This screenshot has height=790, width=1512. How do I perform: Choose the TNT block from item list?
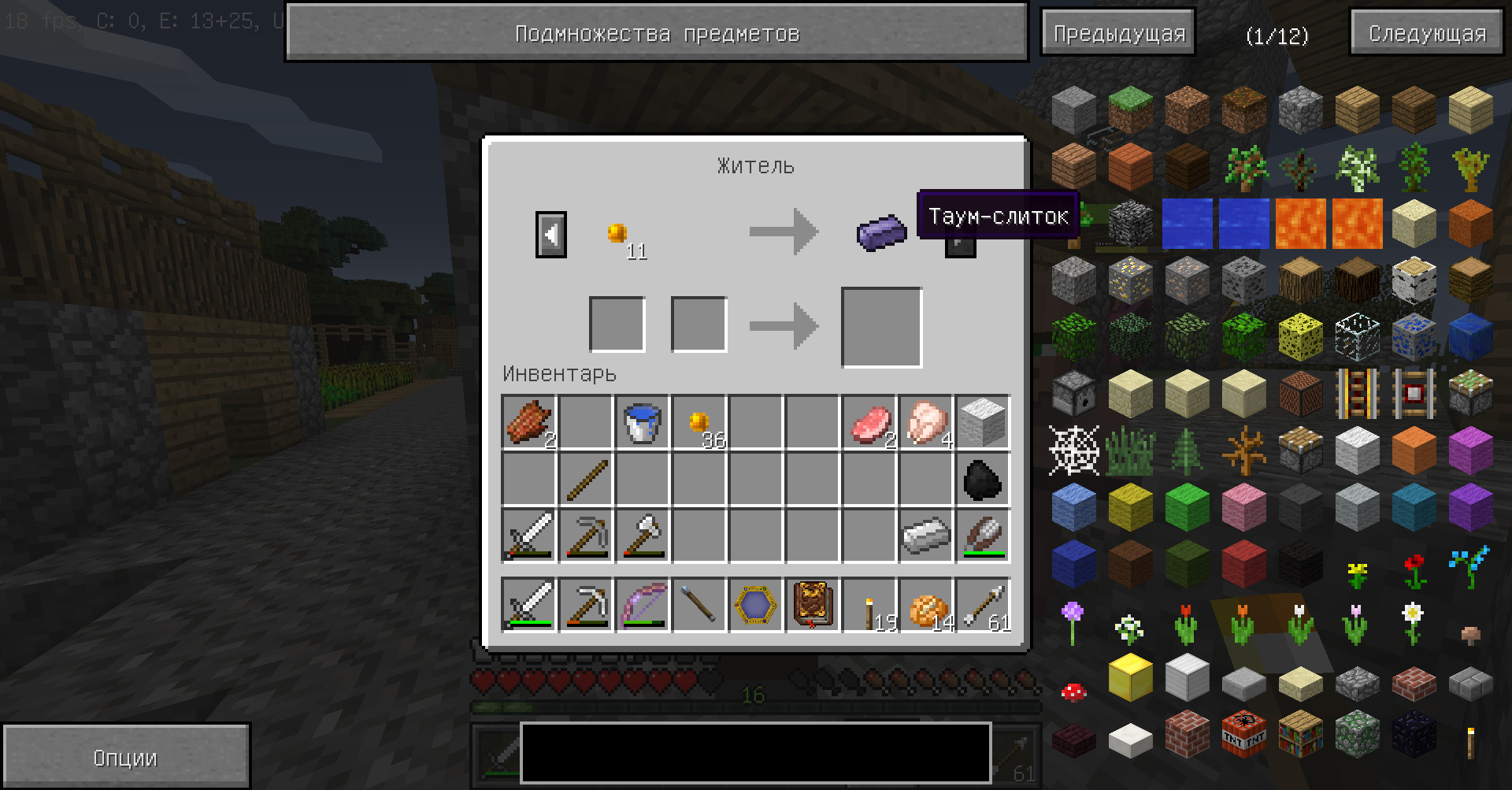point(1243,733)
